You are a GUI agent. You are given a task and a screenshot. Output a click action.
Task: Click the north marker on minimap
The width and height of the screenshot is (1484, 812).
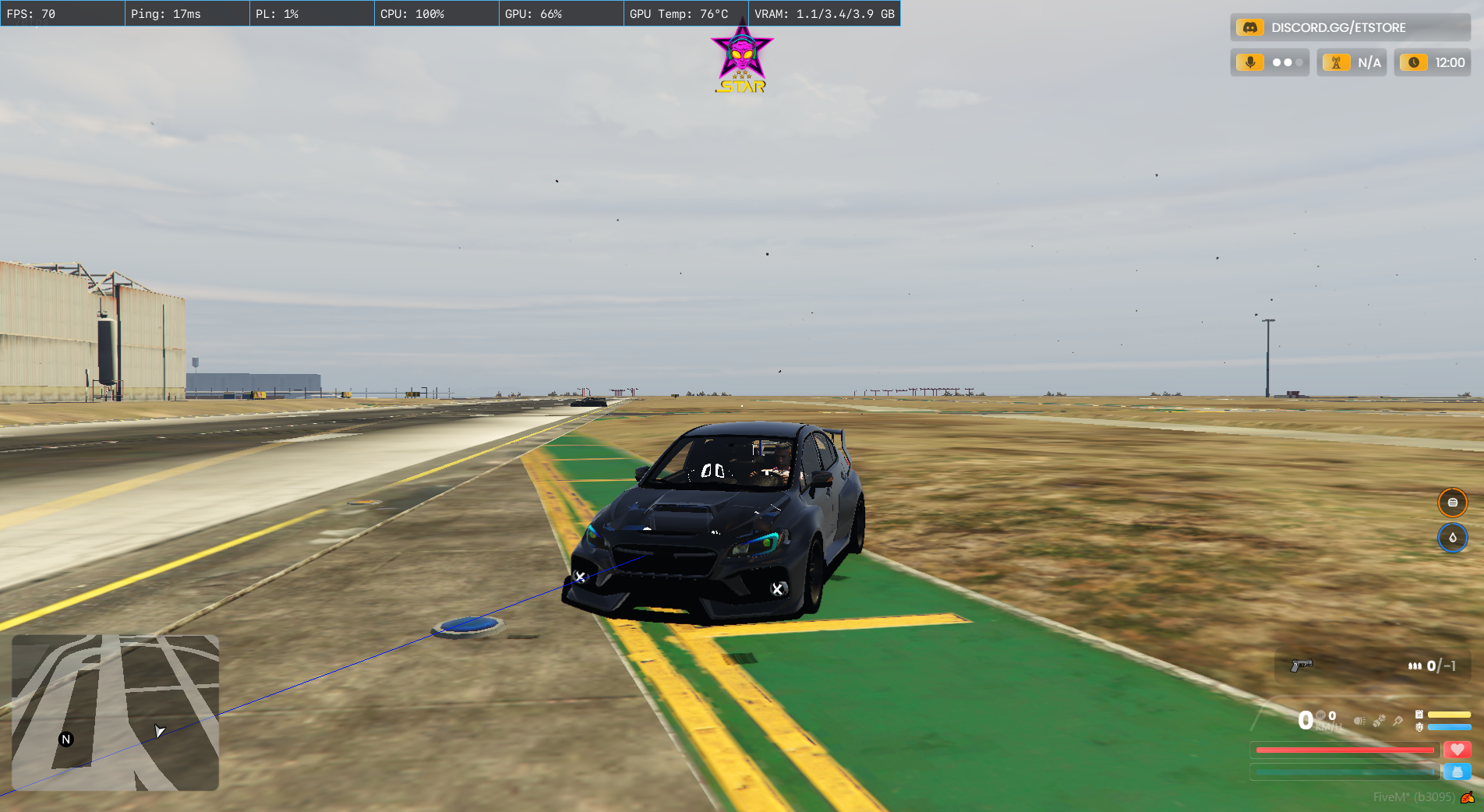pyautogui.click(x=66, y=740)
